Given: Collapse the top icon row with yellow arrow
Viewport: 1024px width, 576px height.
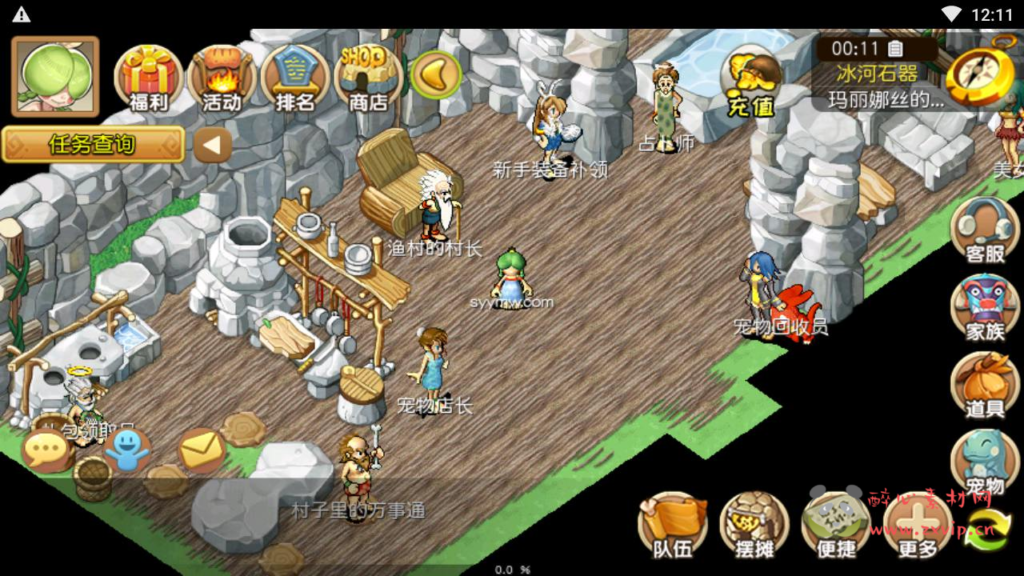Looking at the screenshot, I should coord(436,74).
